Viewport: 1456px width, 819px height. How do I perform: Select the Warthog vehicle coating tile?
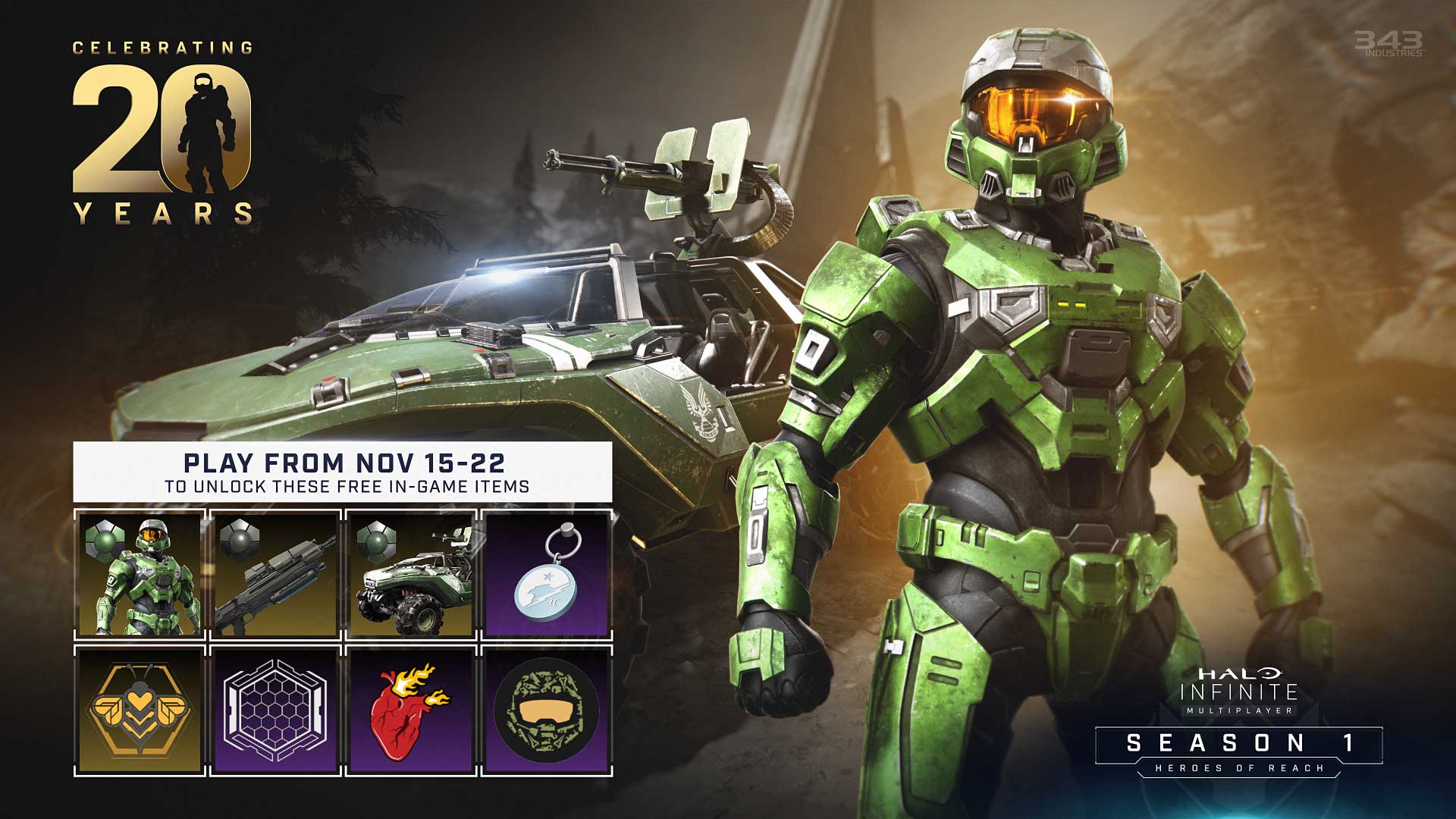coord(411,575)
